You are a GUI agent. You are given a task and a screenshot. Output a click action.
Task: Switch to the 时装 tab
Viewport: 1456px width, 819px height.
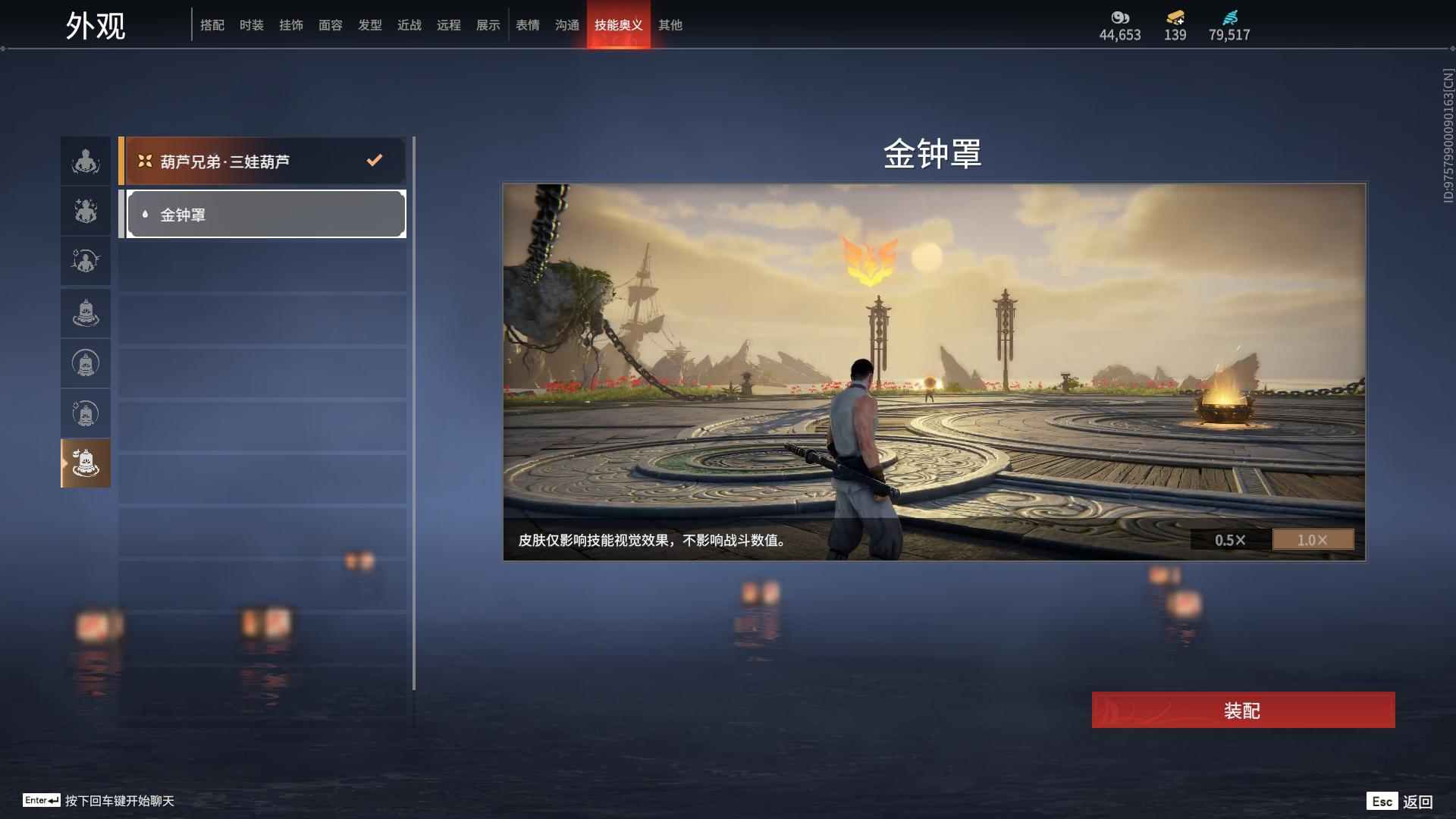coord(252,25)
